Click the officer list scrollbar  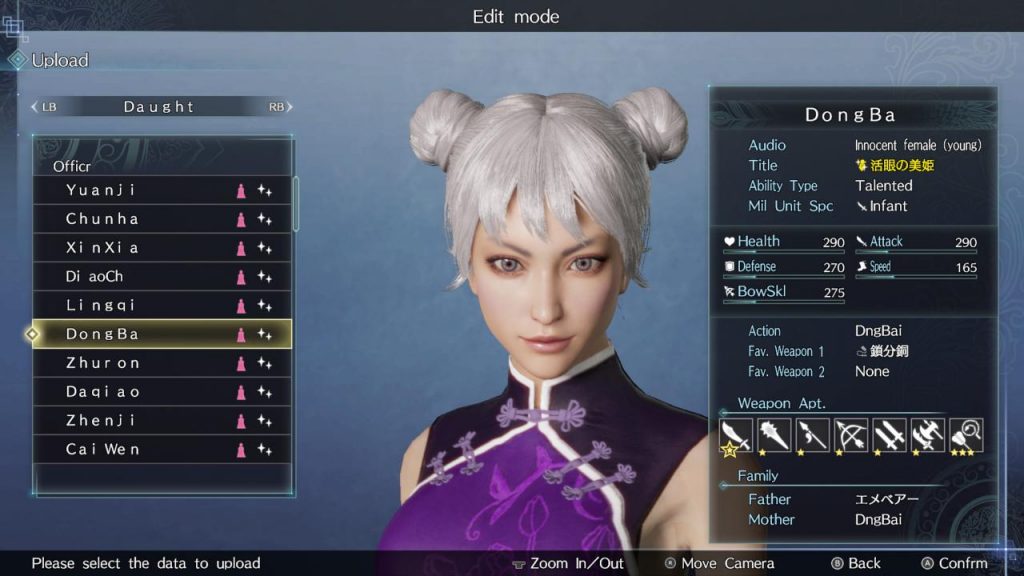pyautogui.click(x=296, y=205)
